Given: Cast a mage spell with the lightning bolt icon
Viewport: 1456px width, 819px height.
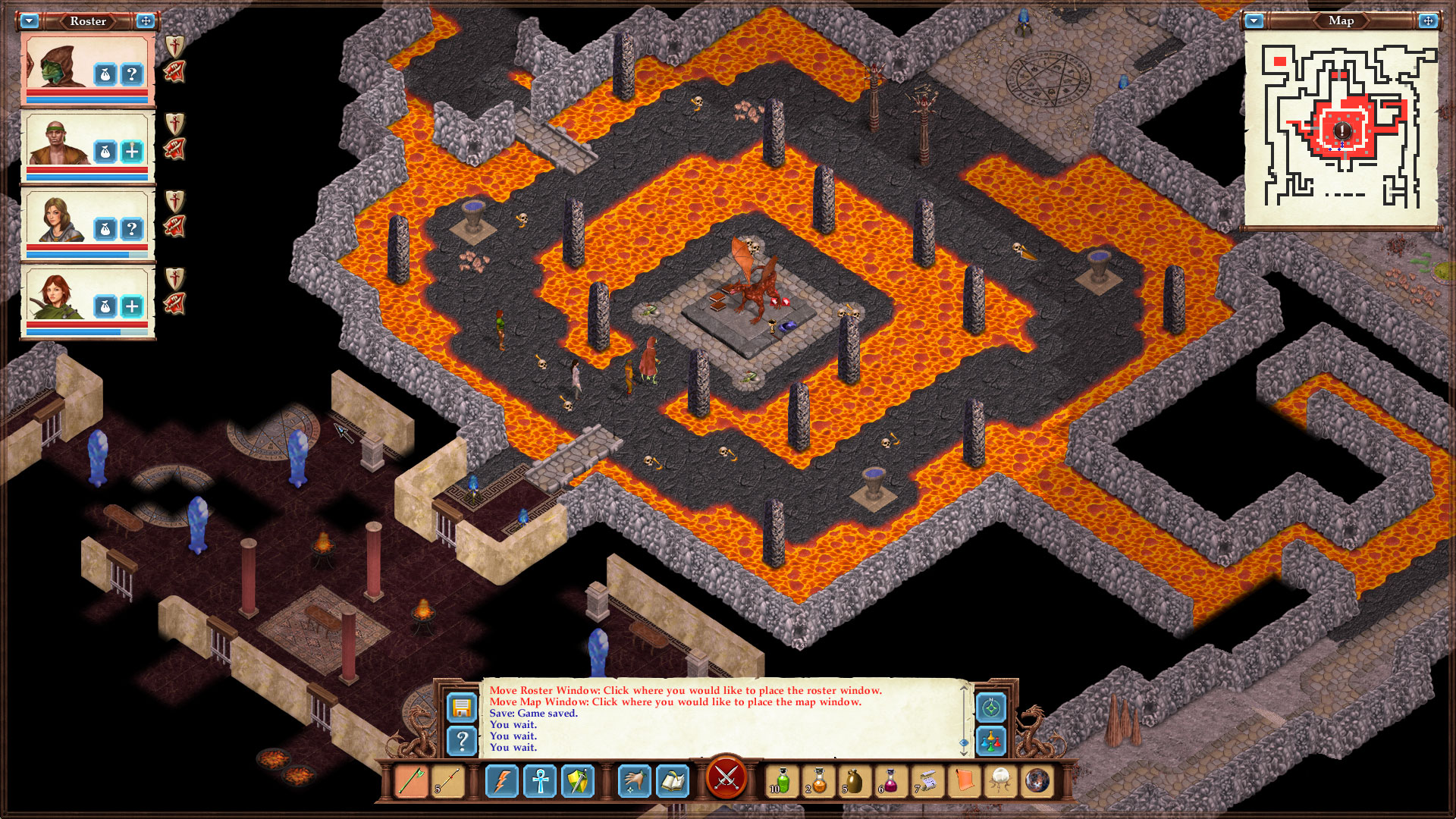Looking at the screenshot, I should 501,781.
